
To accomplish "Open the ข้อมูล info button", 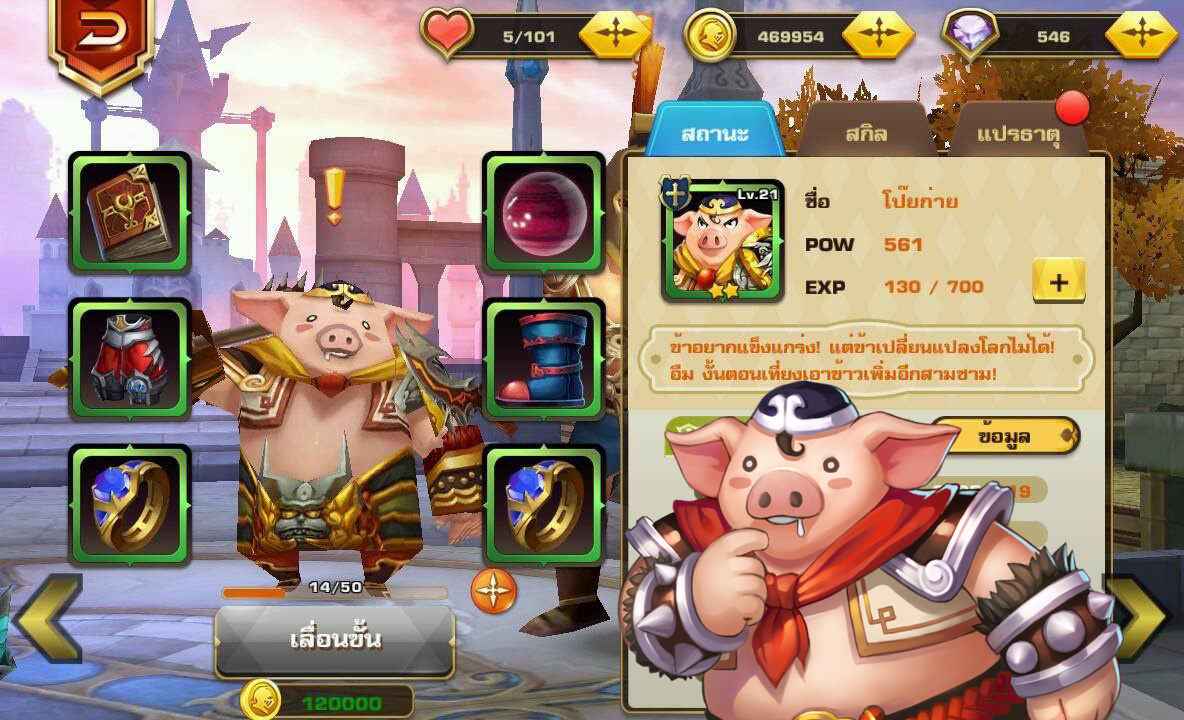I will click(x=1004, y=436).
